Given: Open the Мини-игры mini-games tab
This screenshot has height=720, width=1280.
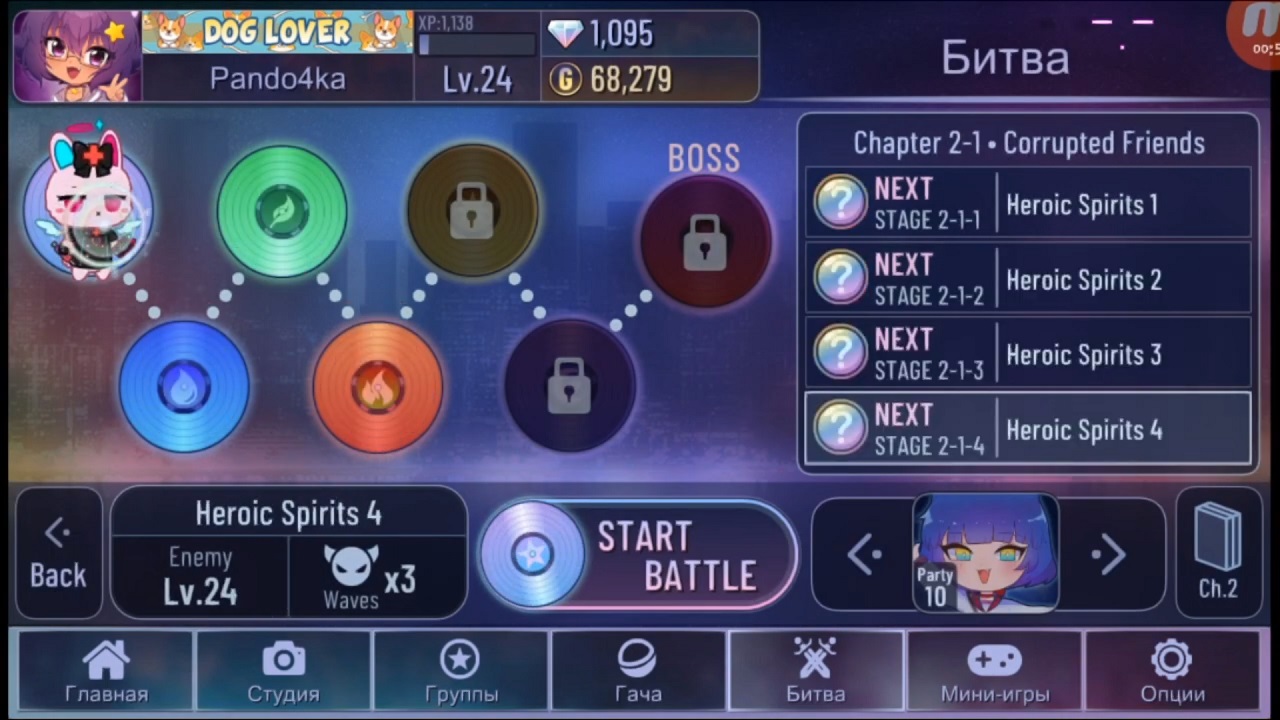Looking at the screenshot, I should click(994, 672).
